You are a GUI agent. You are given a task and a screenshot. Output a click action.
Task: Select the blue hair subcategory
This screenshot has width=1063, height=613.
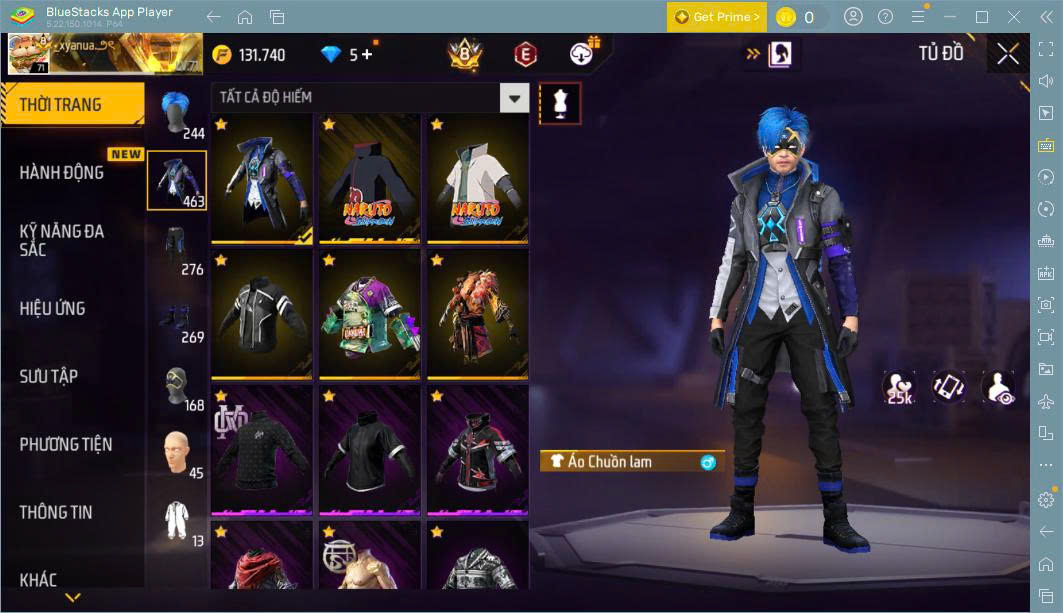(177, 112)
